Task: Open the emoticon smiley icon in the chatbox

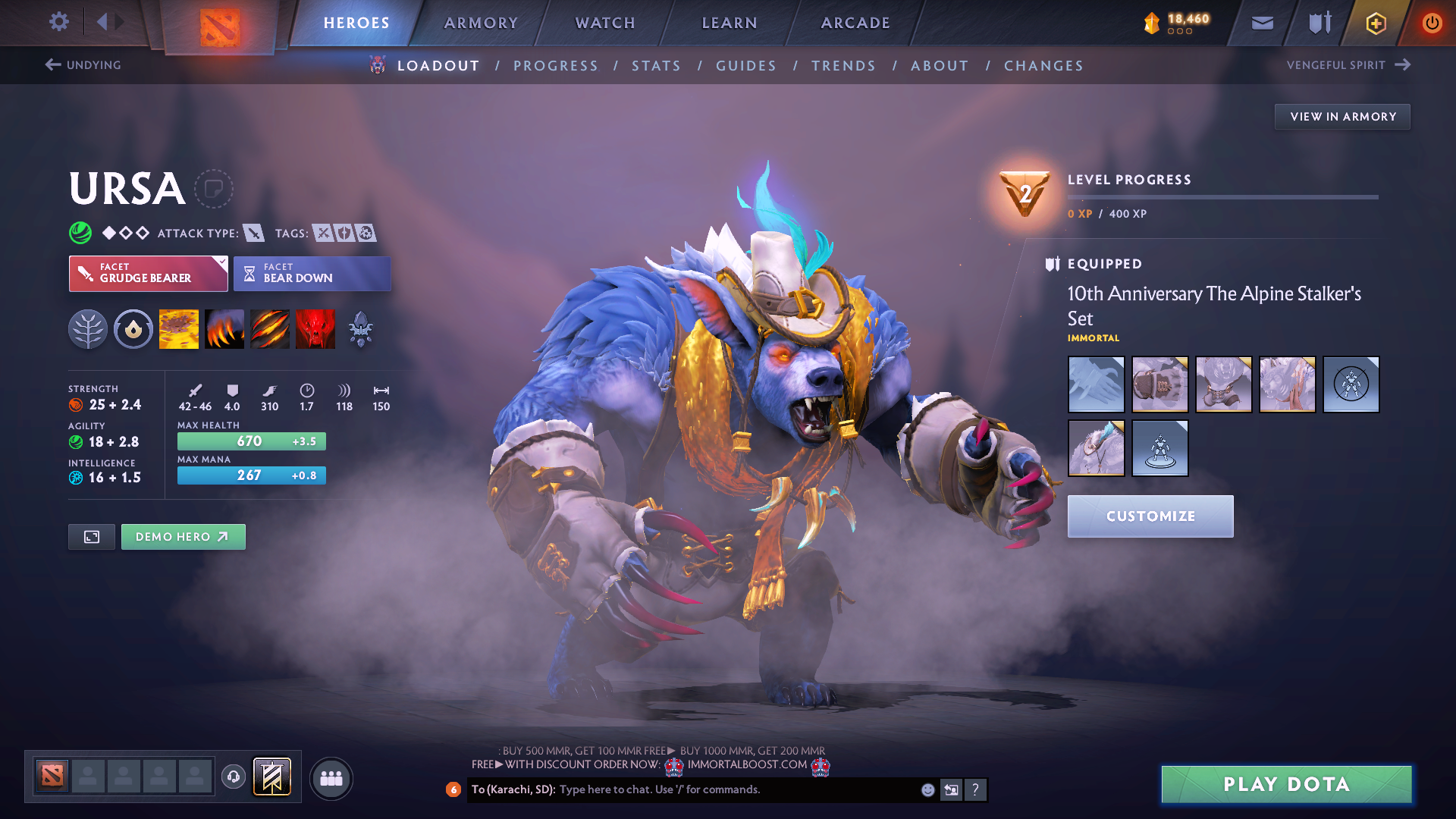Action: [927, 789]
